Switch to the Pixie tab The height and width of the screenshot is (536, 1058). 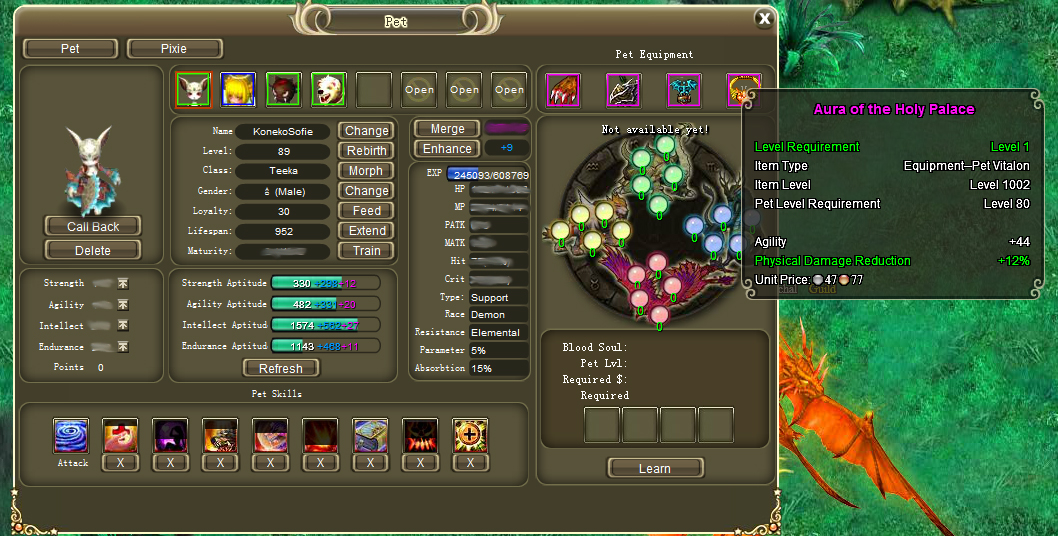click(176, 48)
